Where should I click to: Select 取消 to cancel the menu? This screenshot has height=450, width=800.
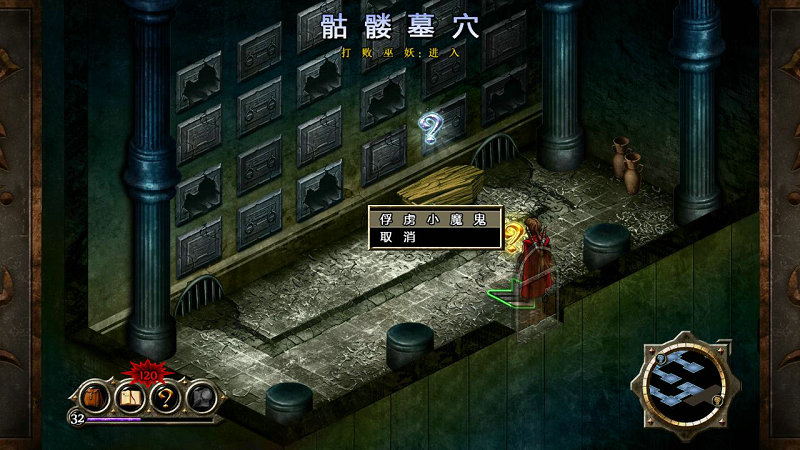coord(433,237)
